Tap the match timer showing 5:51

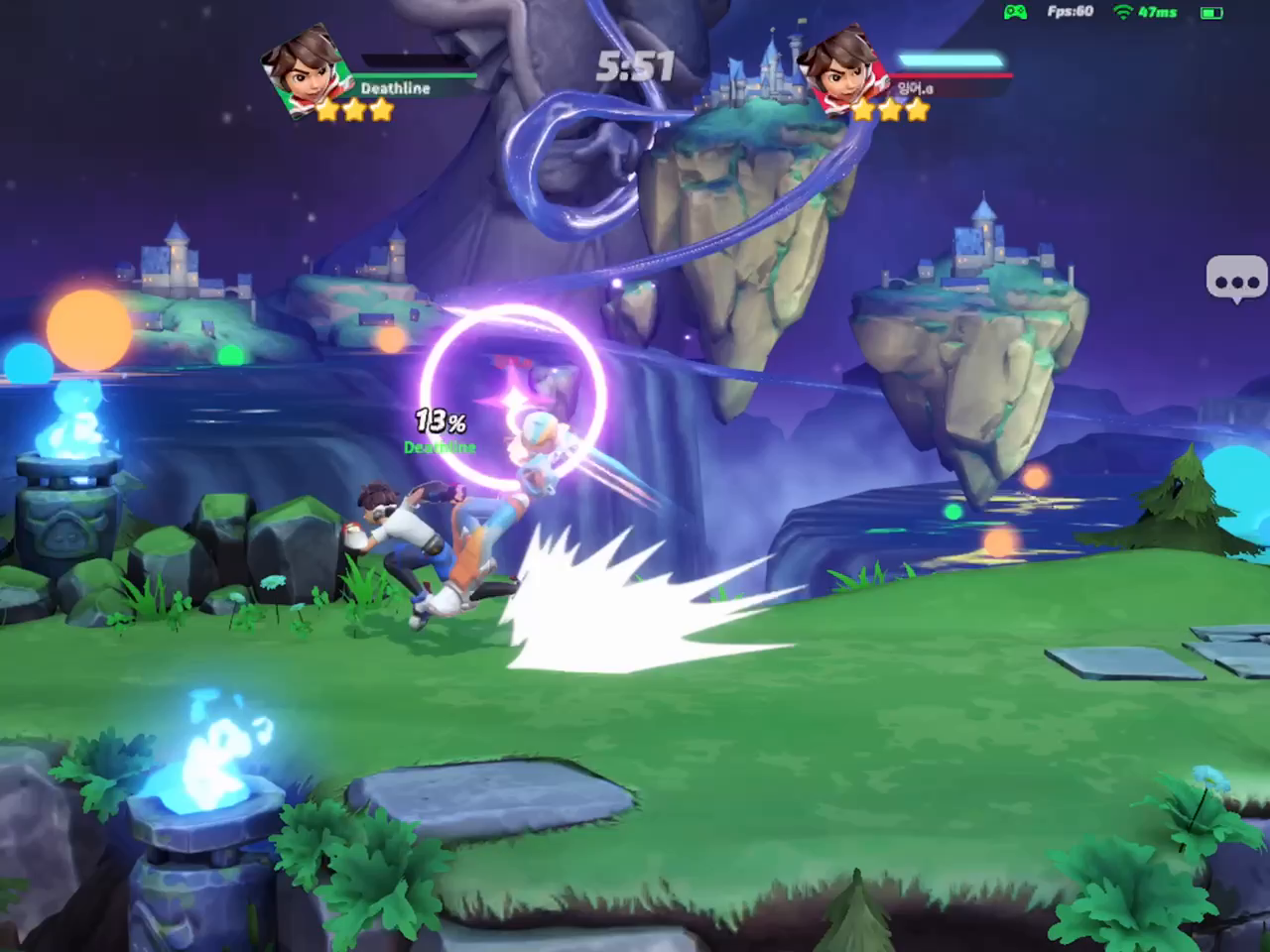click(x=635, y=64)
